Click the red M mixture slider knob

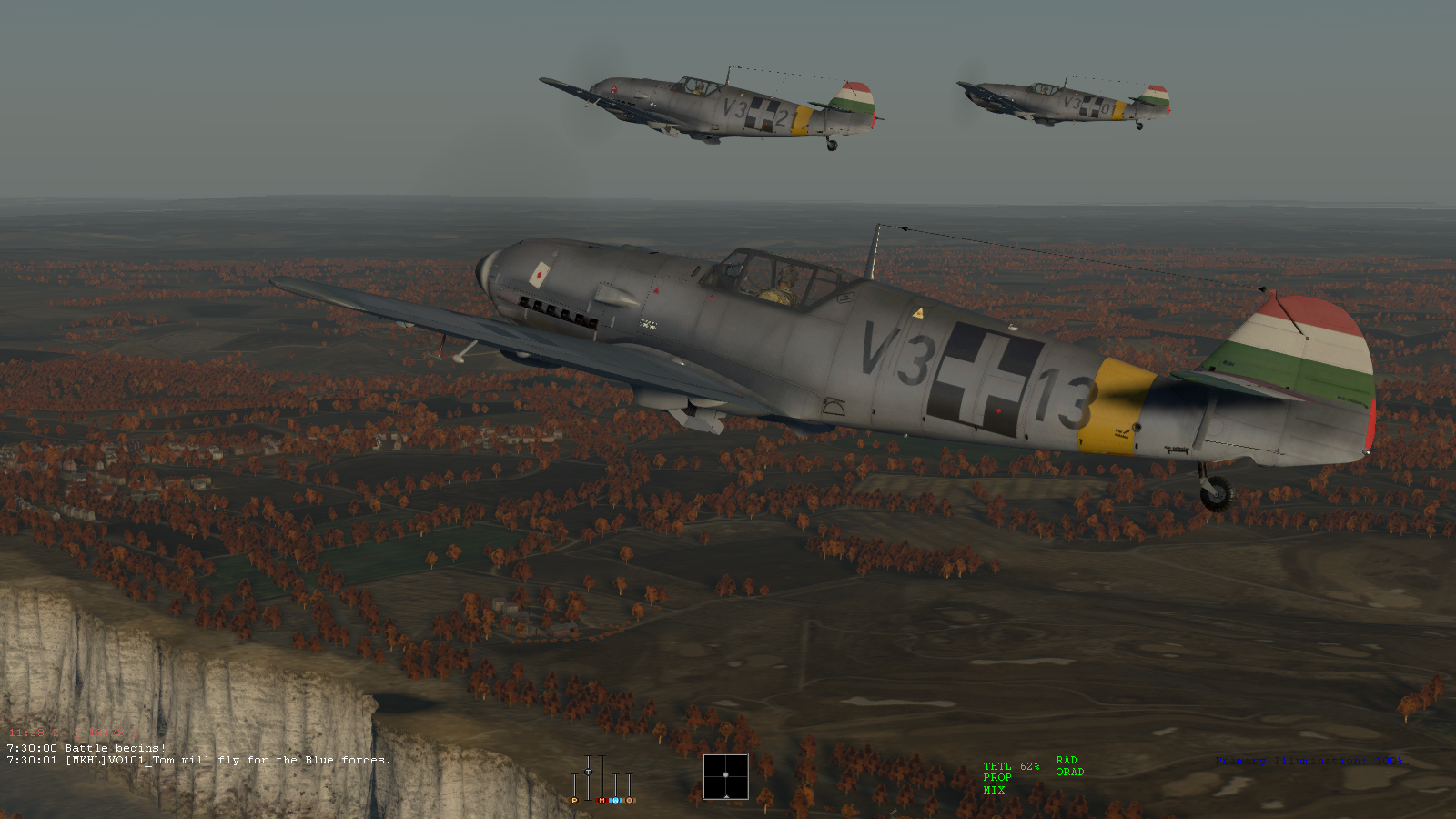pyautogui.click(x=602, y=800)
